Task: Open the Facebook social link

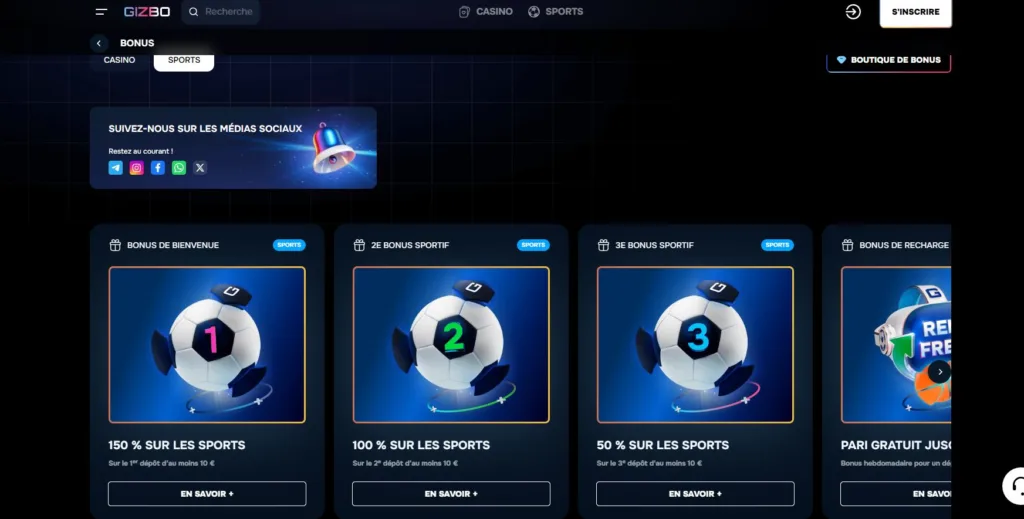Action: pyautogui.click(x=158, y=168)
